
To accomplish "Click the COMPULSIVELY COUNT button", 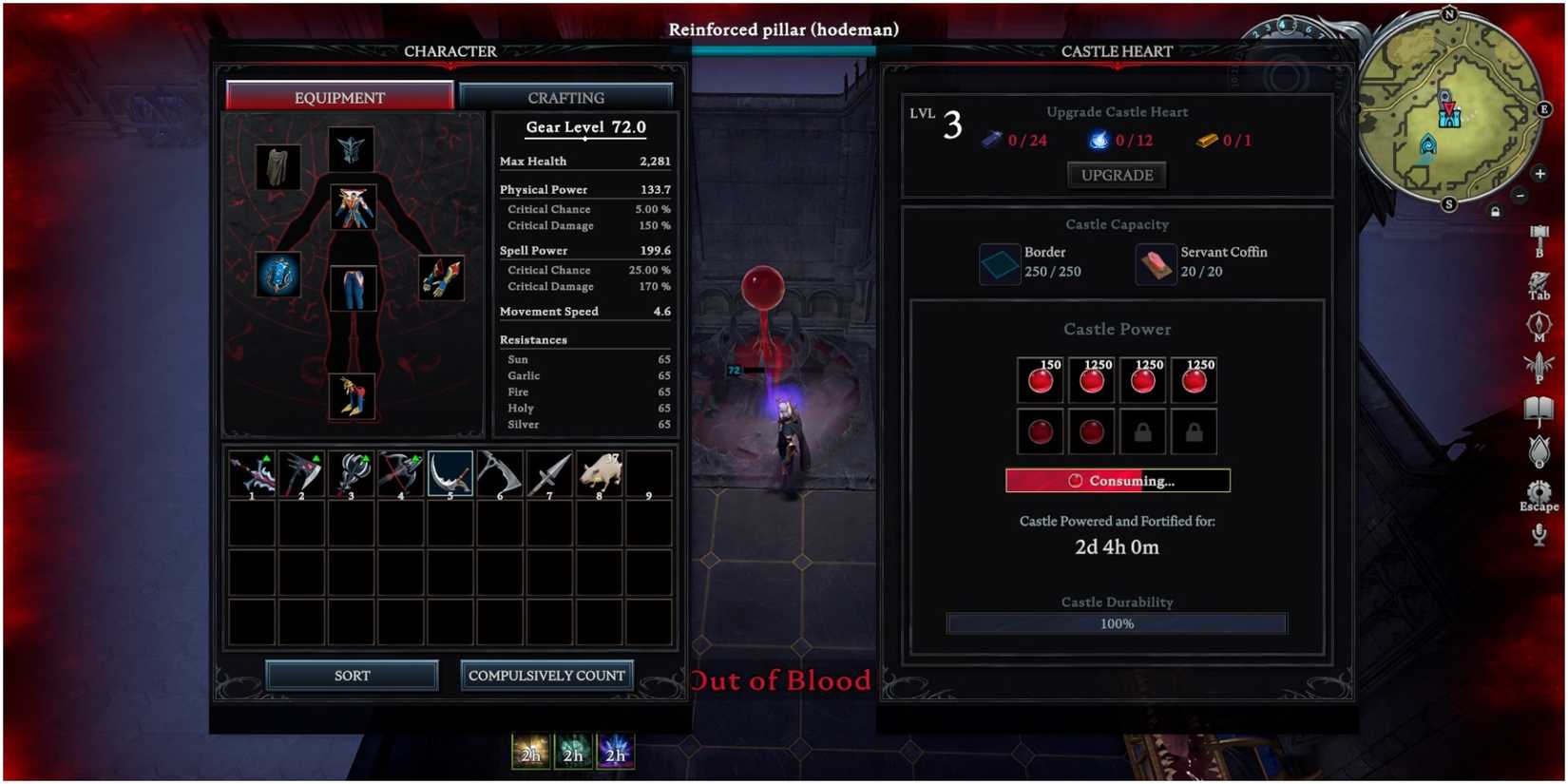I will [546, 675].
